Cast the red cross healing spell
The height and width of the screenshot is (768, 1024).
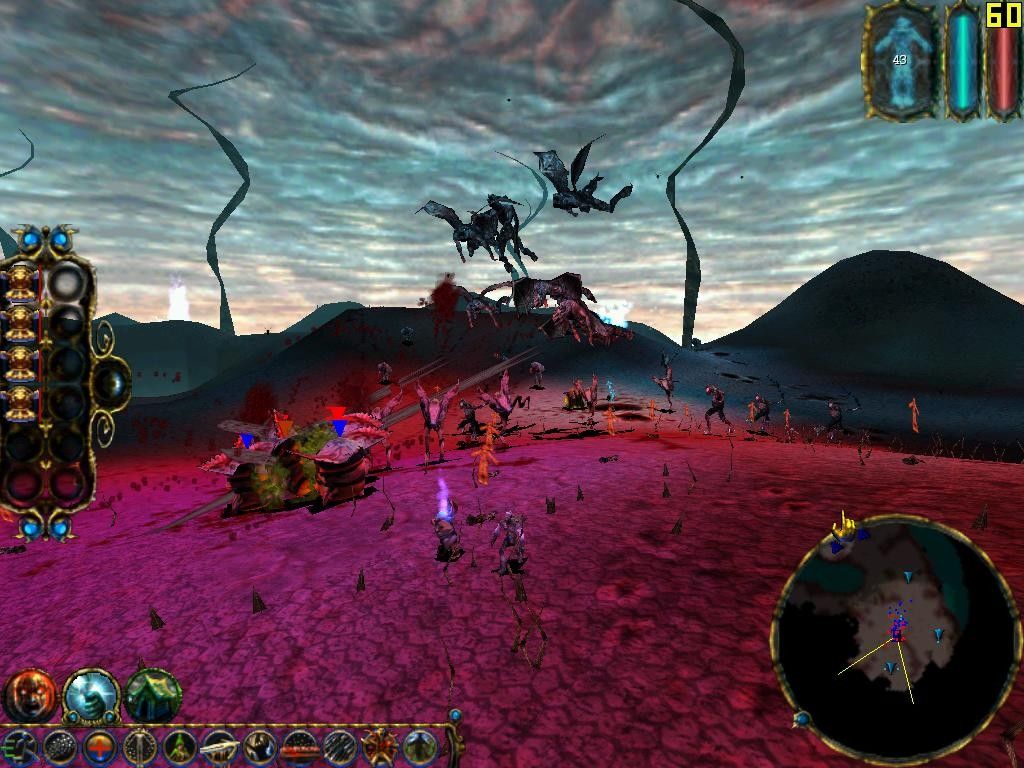pos(100,747)
